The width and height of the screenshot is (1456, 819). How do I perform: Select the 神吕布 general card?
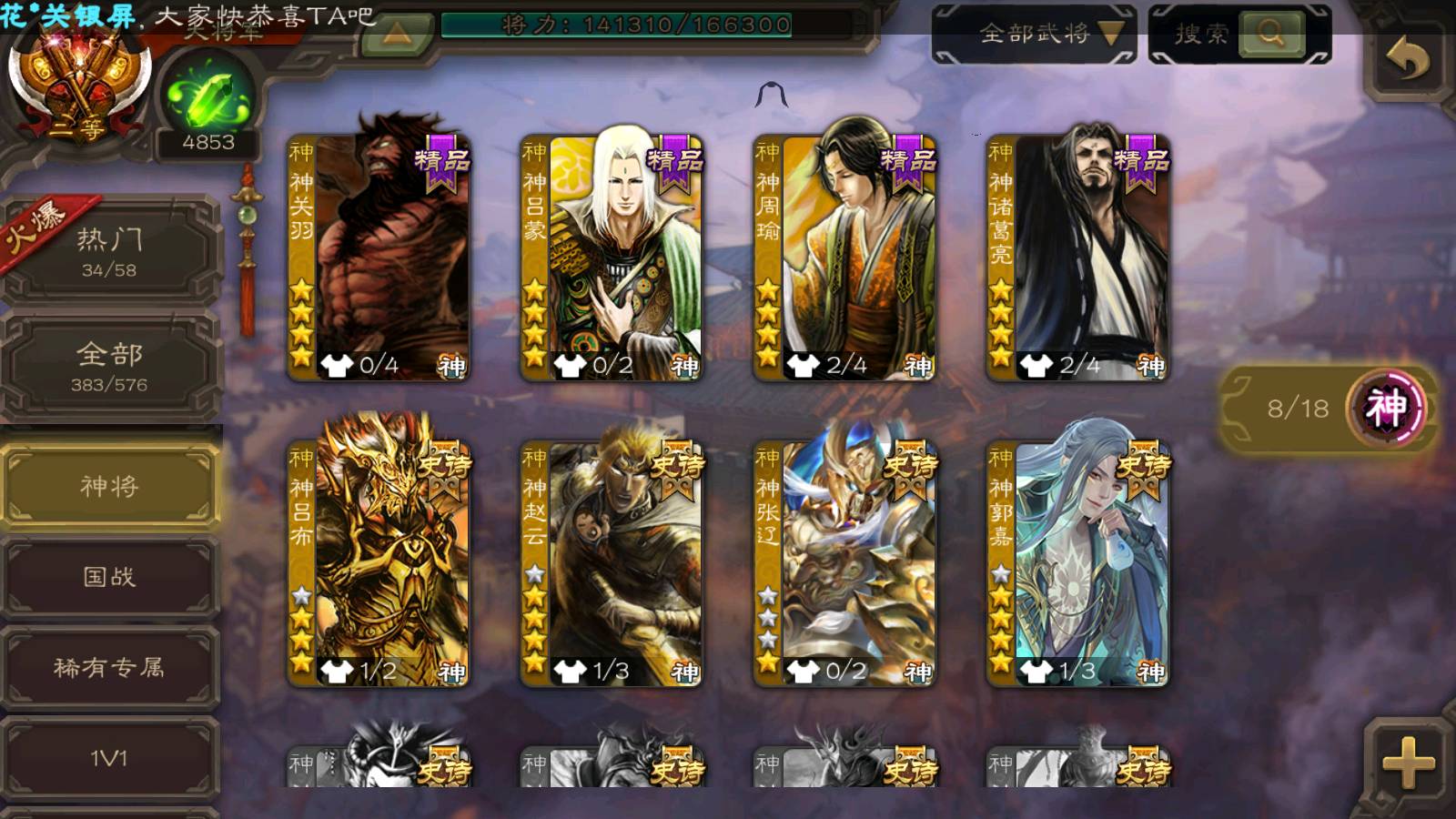click(379, 563)
